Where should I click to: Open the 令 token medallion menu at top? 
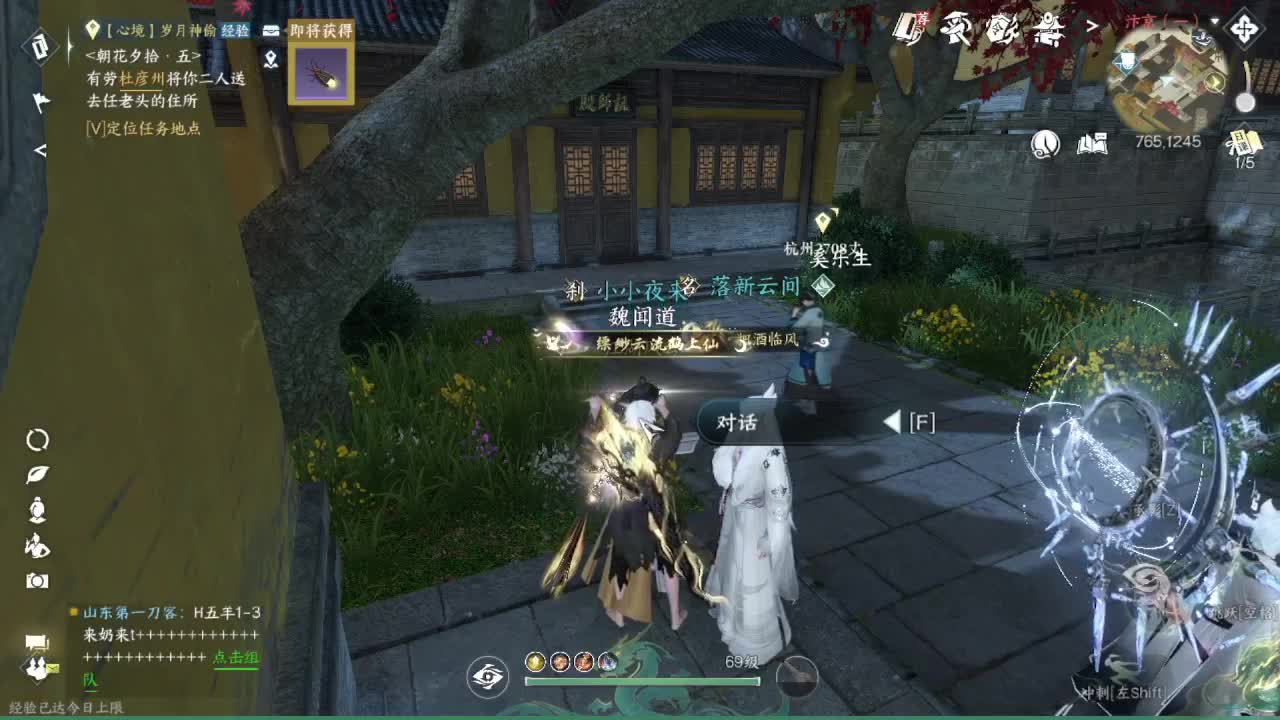[1001, 29]
